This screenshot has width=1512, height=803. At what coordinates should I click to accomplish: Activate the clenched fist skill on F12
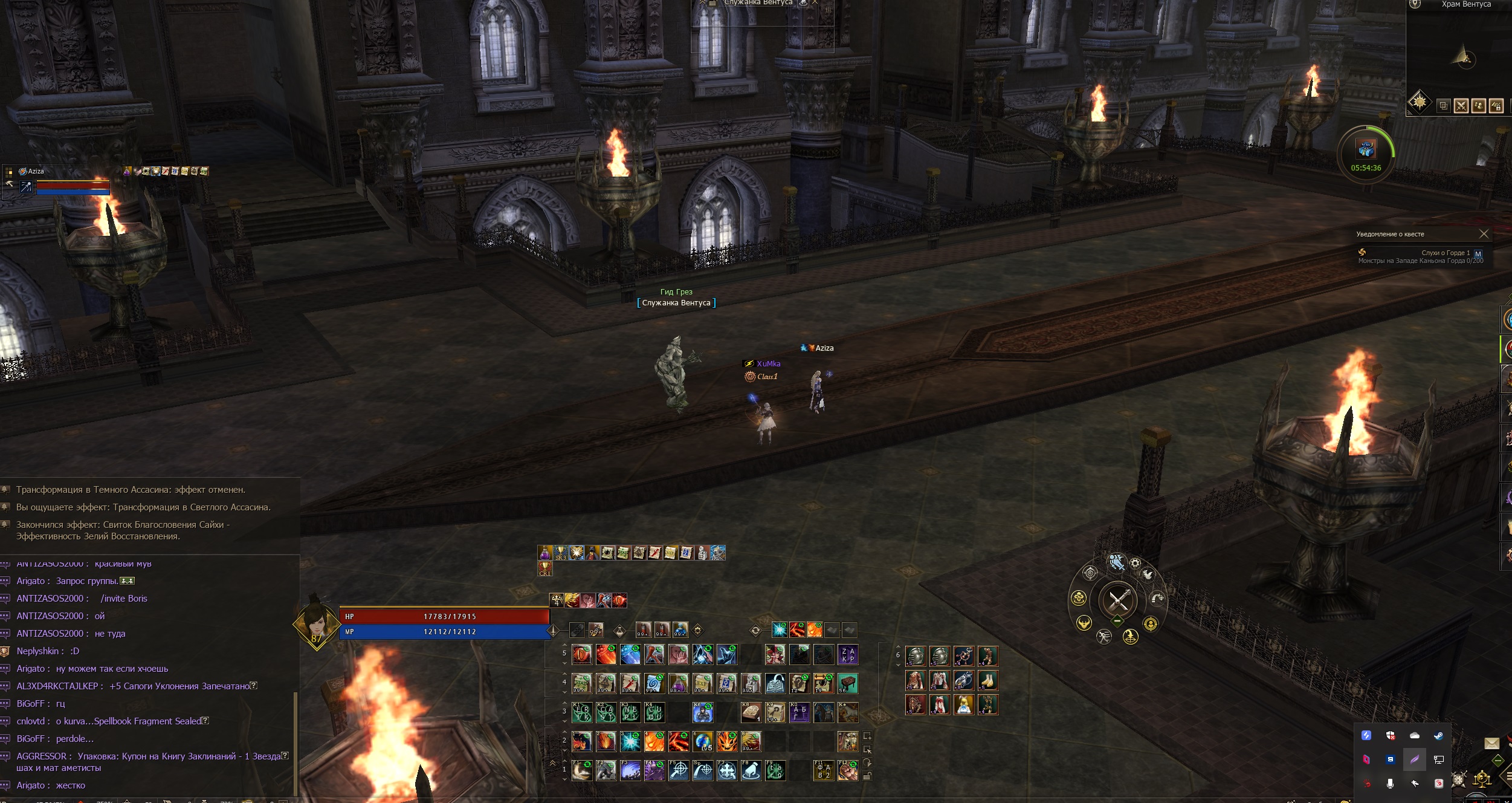[848, 771]
